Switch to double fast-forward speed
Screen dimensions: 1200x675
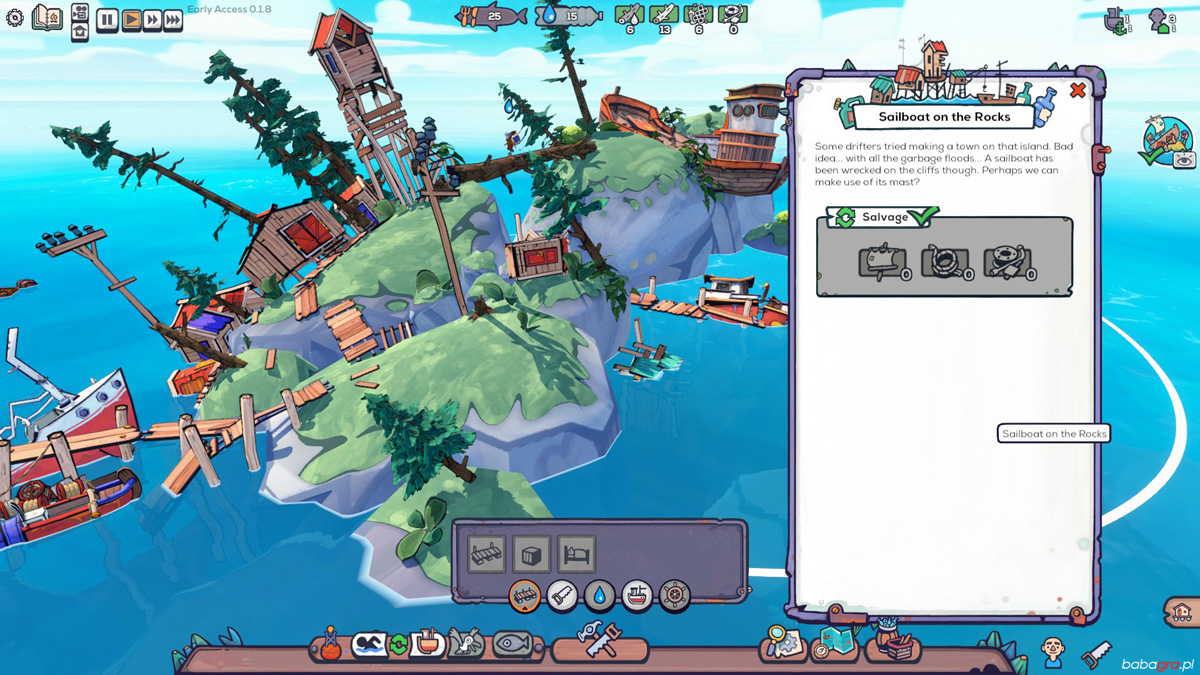(152, 20)
